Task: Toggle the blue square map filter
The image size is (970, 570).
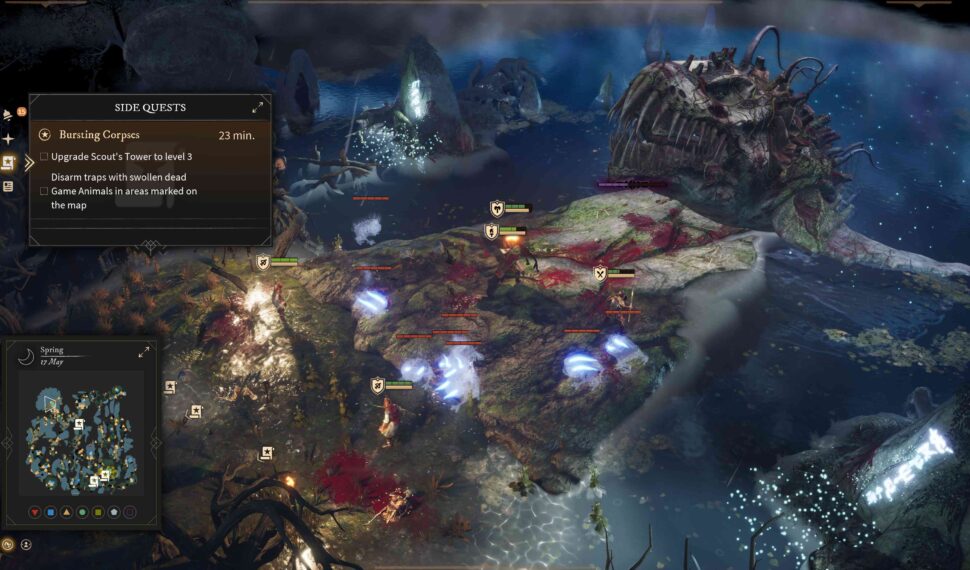Action: [51, 512]
